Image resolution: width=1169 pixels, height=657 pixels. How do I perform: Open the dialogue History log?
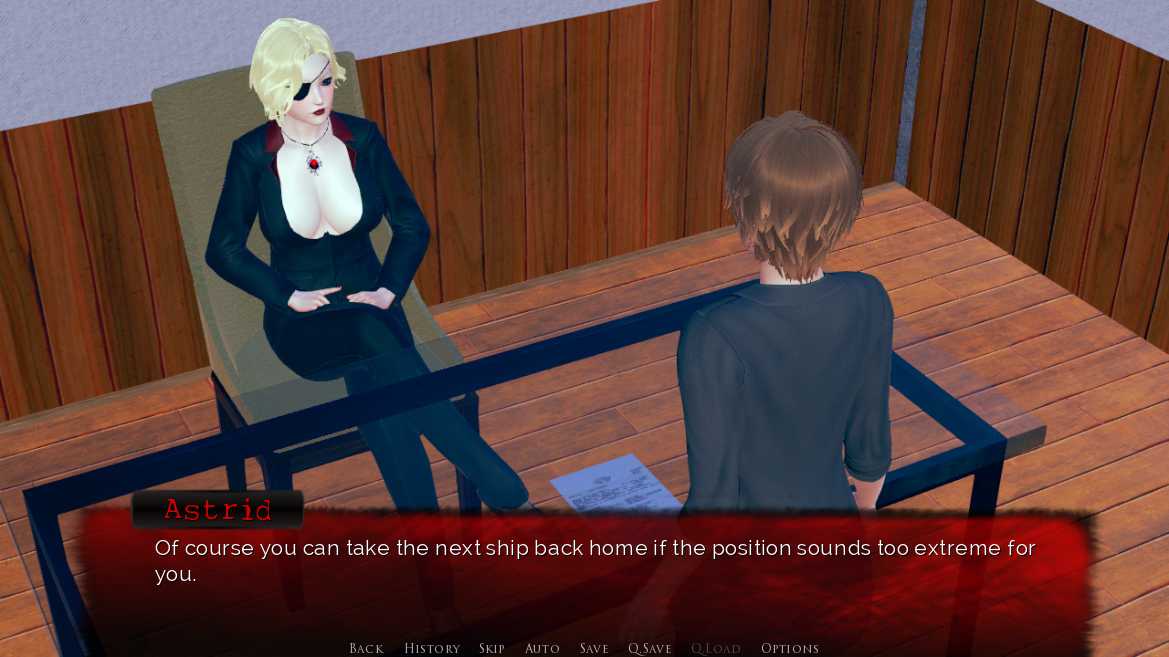coord(432,648)
